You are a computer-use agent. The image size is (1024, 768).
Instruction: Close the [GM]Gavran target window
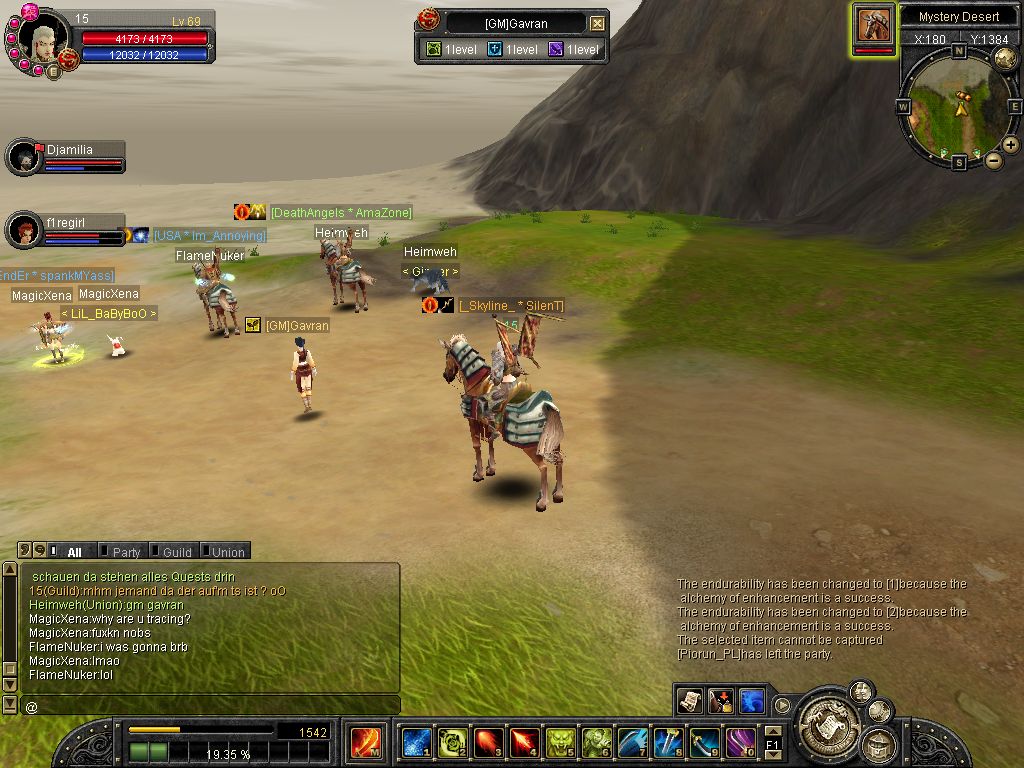coord(597,23)
